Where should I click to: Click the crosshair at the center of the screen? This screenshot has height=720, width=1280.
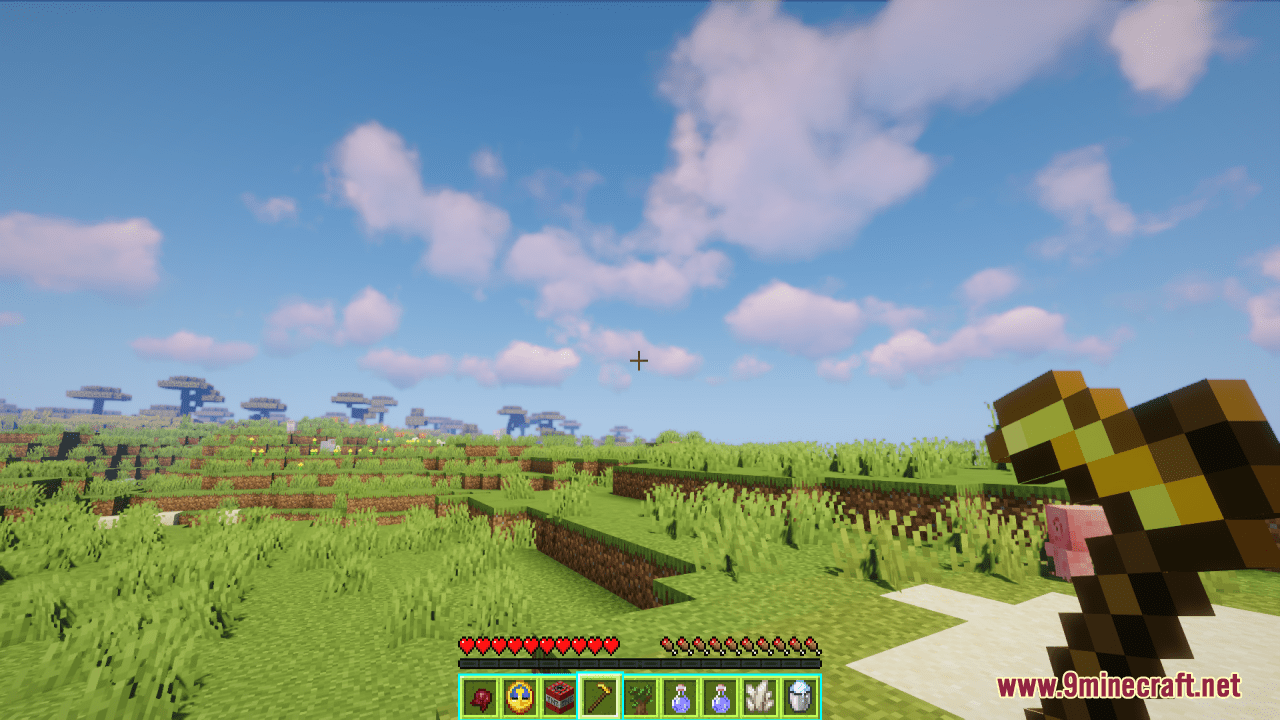click(640, 360)
